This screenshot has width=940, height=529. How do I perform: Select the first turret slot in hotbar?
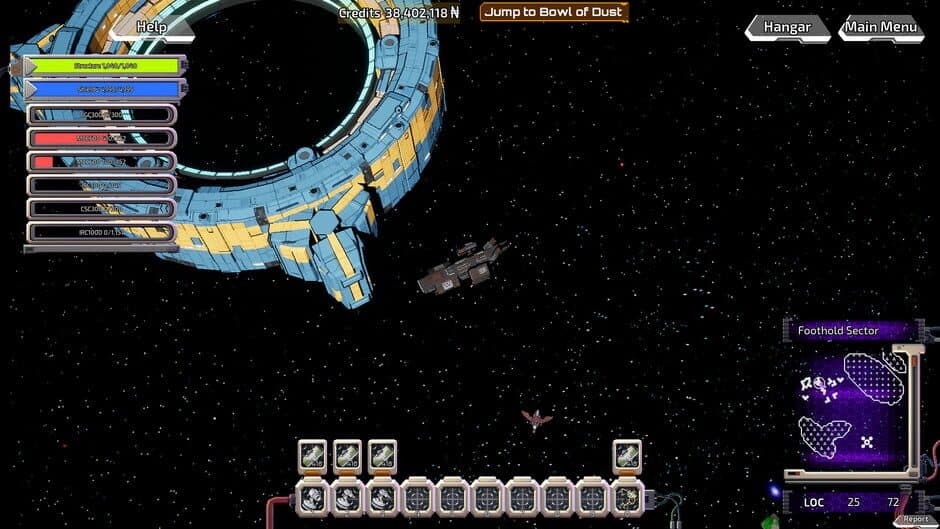pos(313,496)
